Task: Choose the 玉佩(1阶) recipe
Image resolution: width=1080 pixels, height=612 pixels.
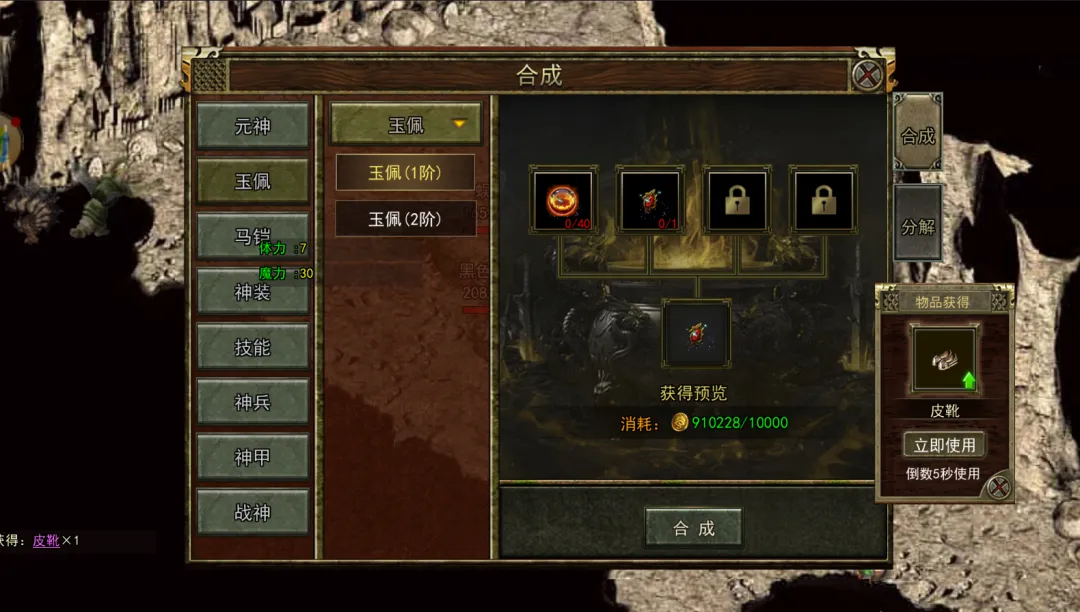Action: coord(405,172)
